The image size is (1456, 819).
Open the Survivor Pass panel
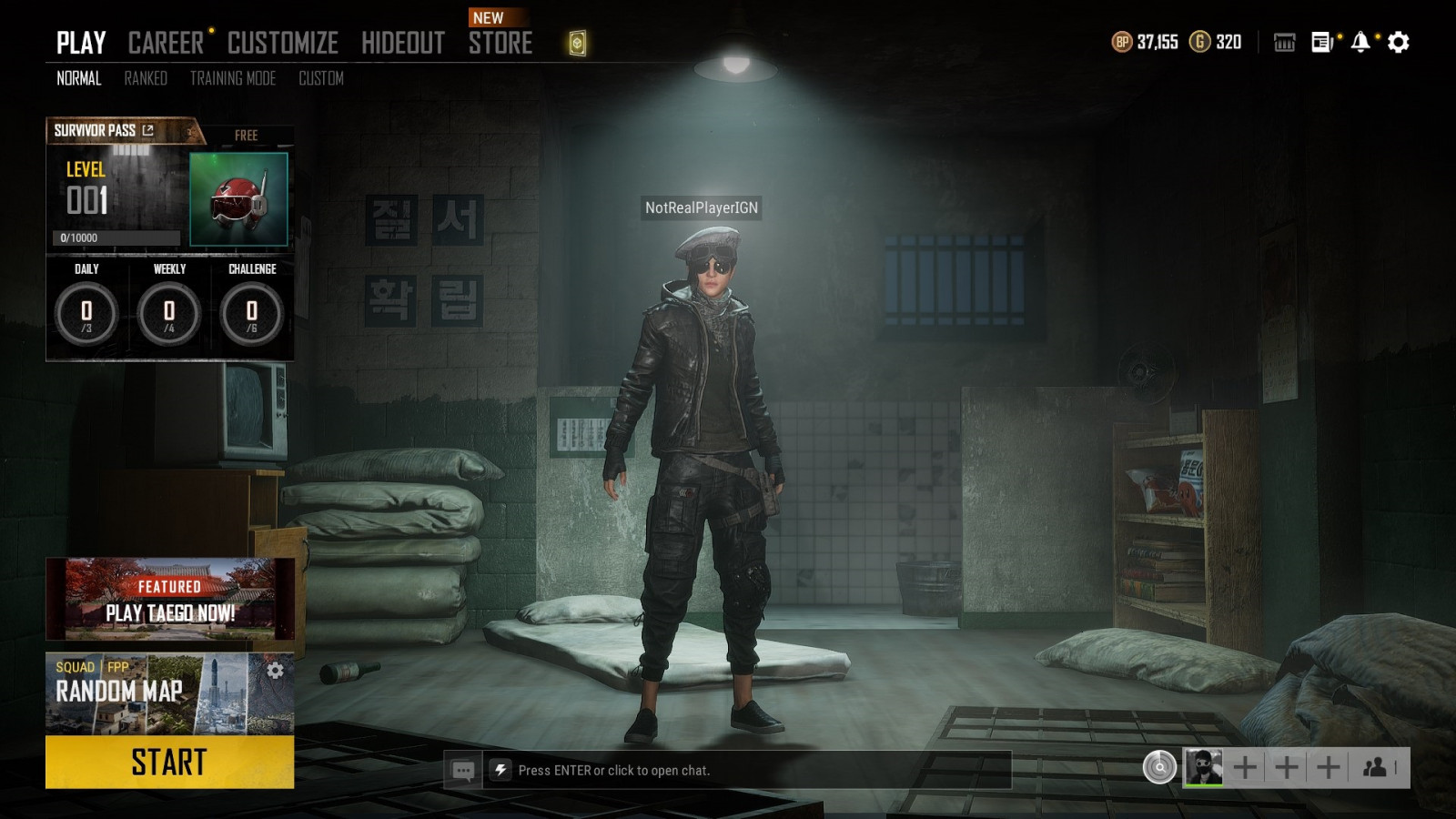click(104, 131)
